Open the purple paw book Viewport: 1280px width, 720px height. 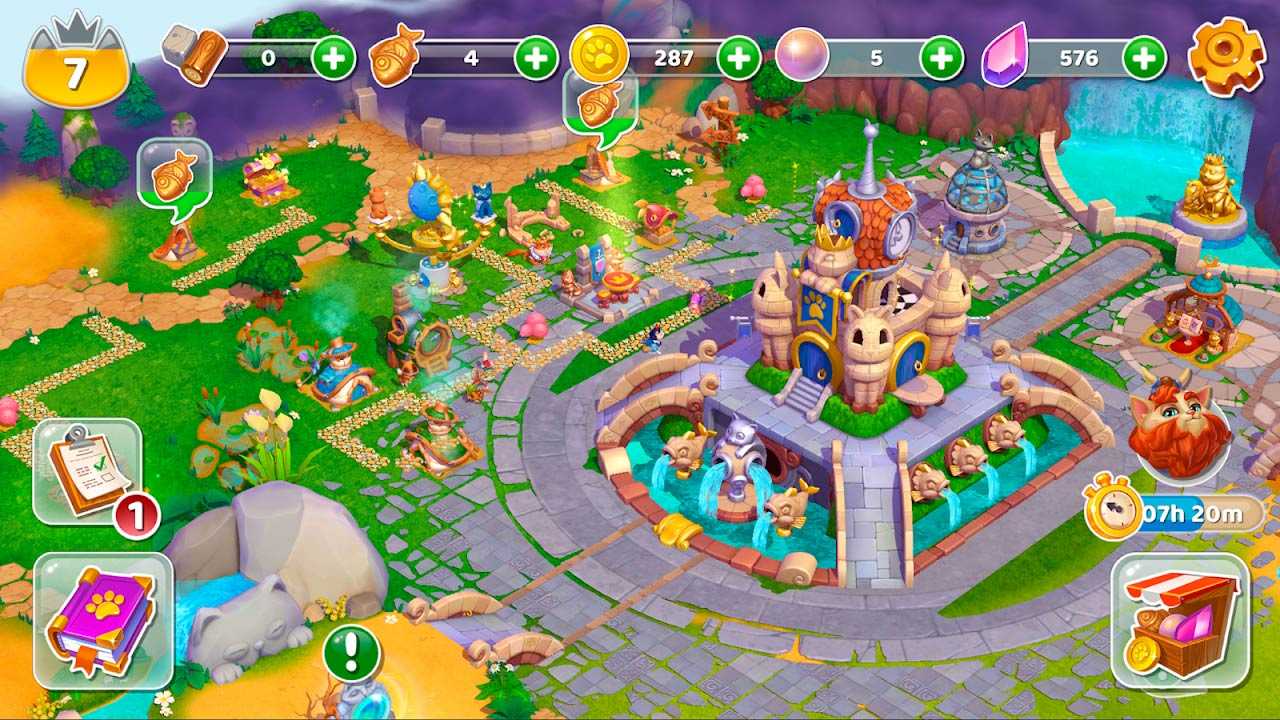point(103,621)
